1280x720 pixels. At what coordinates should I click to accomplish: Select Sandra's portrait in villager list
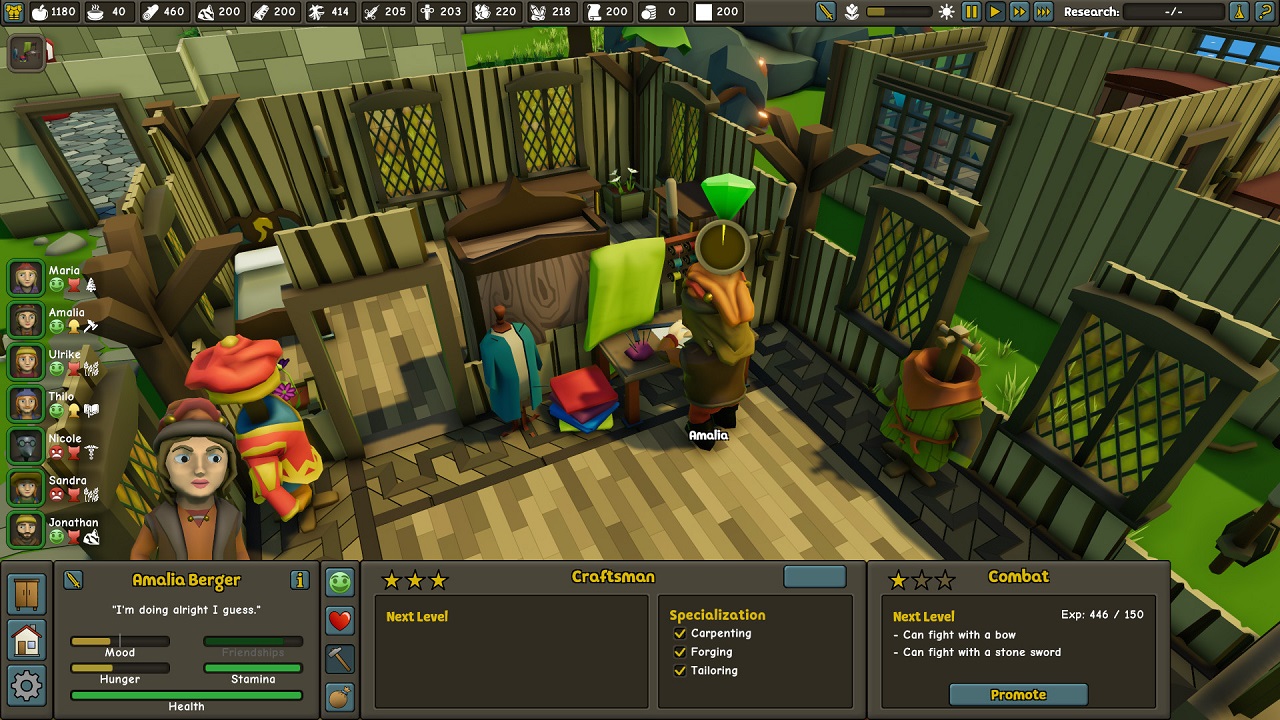27,488
